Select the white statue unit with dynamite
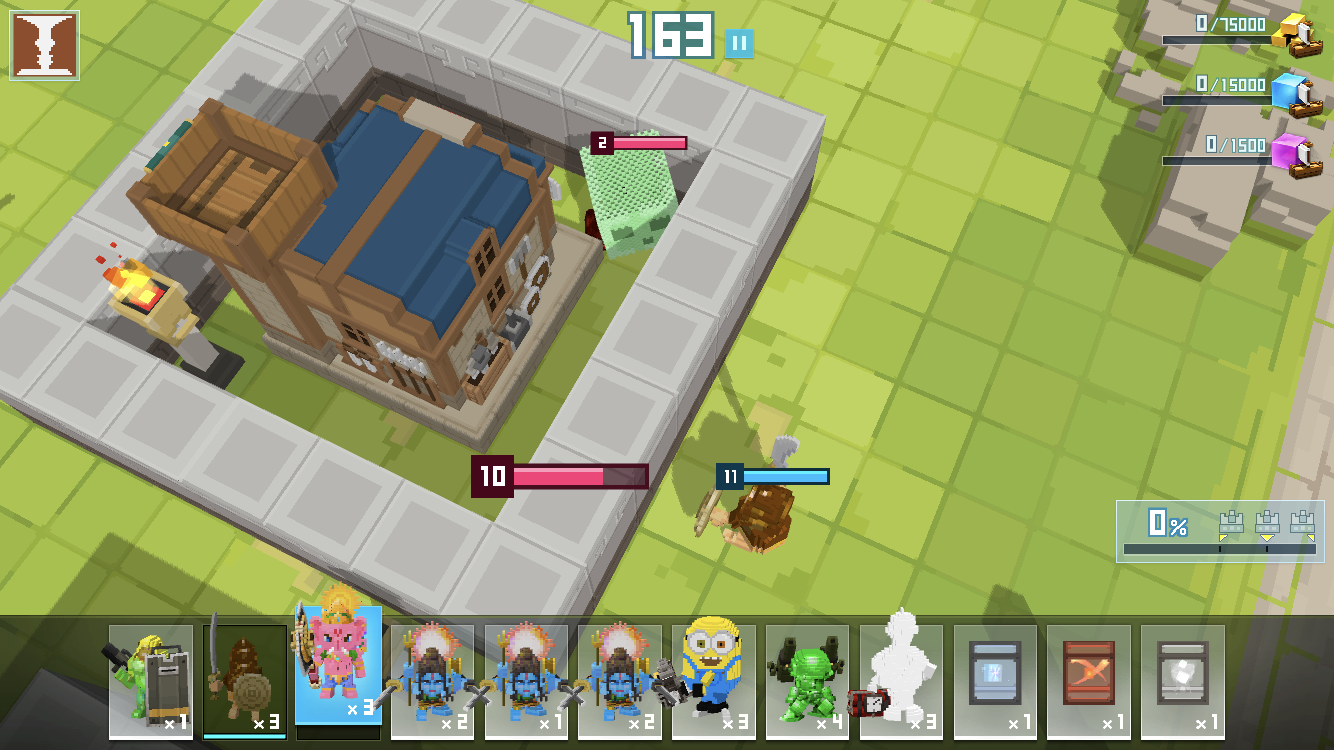The width and height of the screenshot is (1334, 750). (901, 680)
